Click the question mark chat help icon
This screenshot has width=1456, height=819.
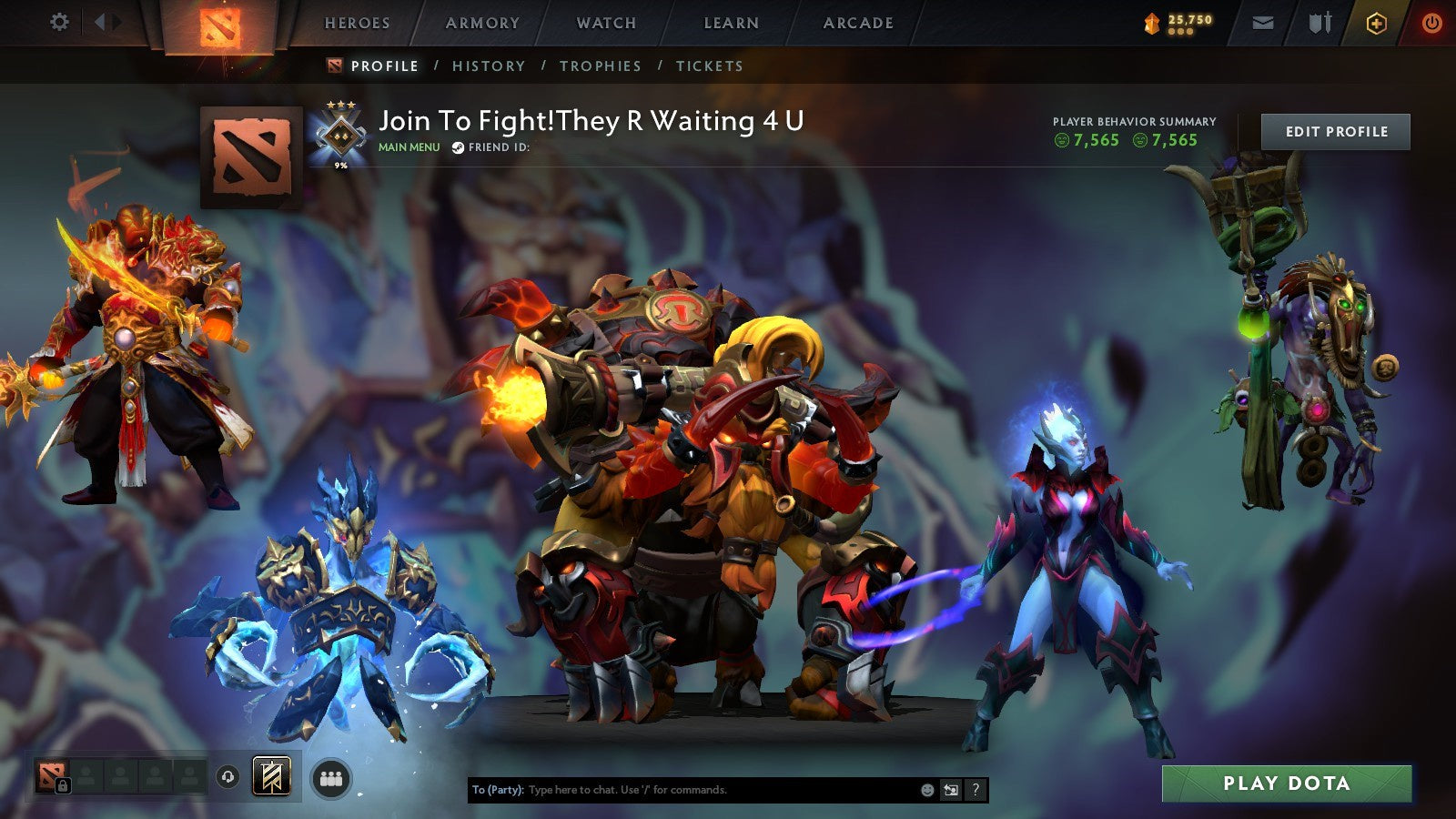pyautogui.click(x=975, y=790)
